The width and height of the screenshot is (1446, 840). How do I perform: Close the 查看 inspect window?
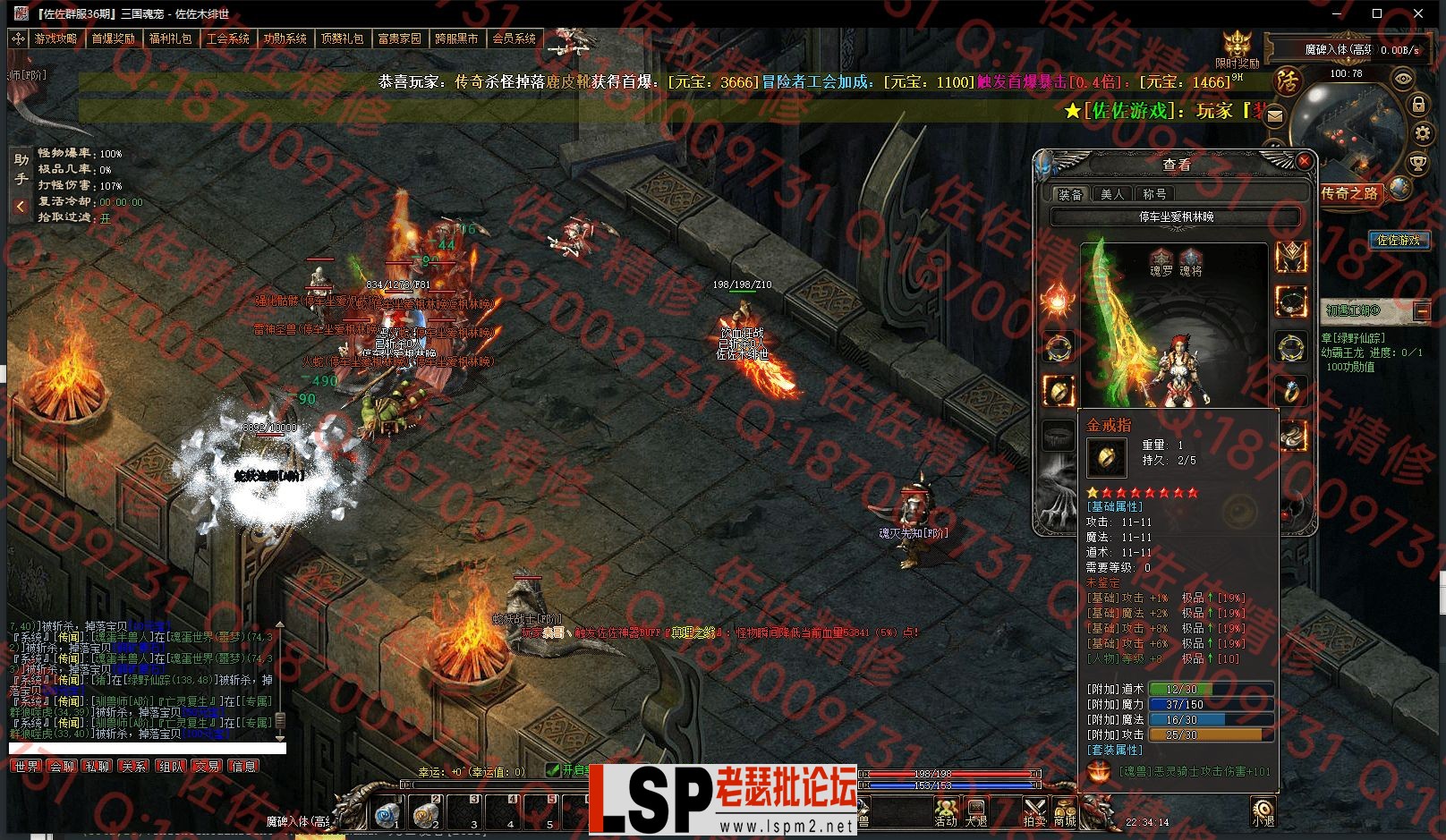pos(1305,161)
